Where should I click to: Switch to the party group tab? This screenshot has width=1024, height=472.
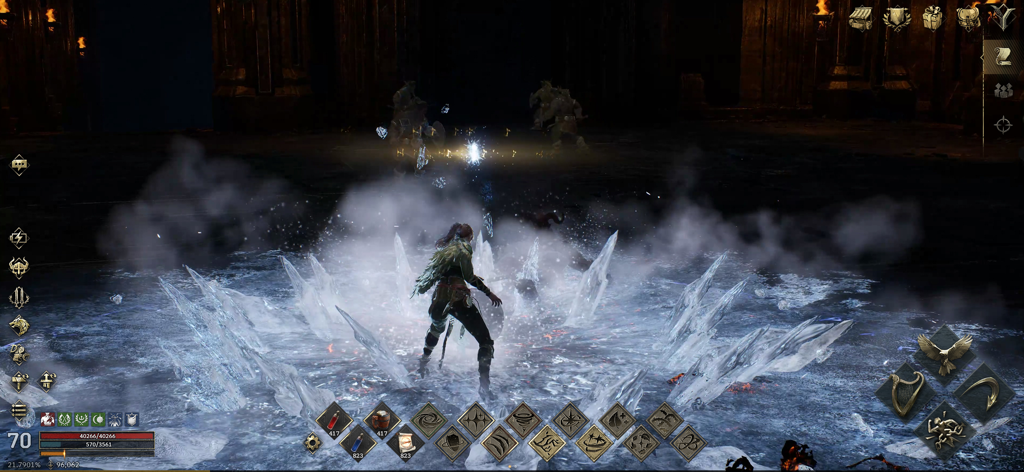(1002, 91)
